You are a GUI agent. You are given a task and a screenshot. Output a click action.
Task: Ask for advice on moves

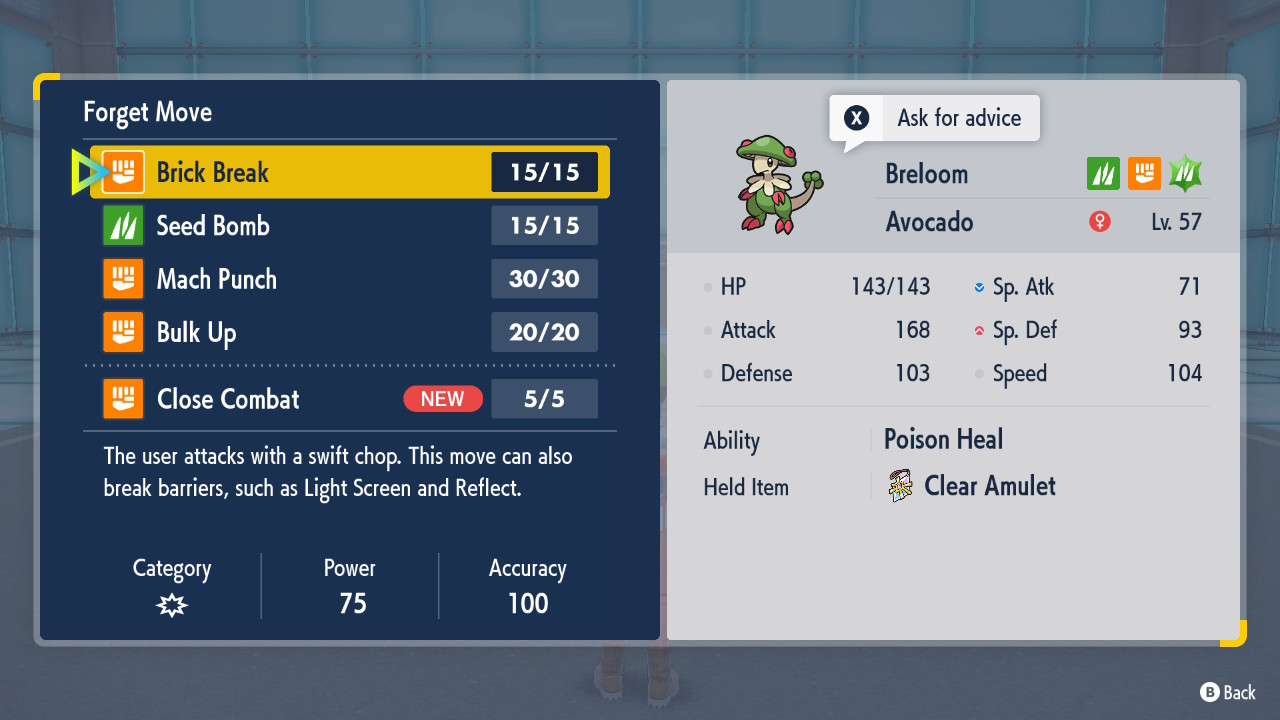pyautogui.click(x=935, y=118)
